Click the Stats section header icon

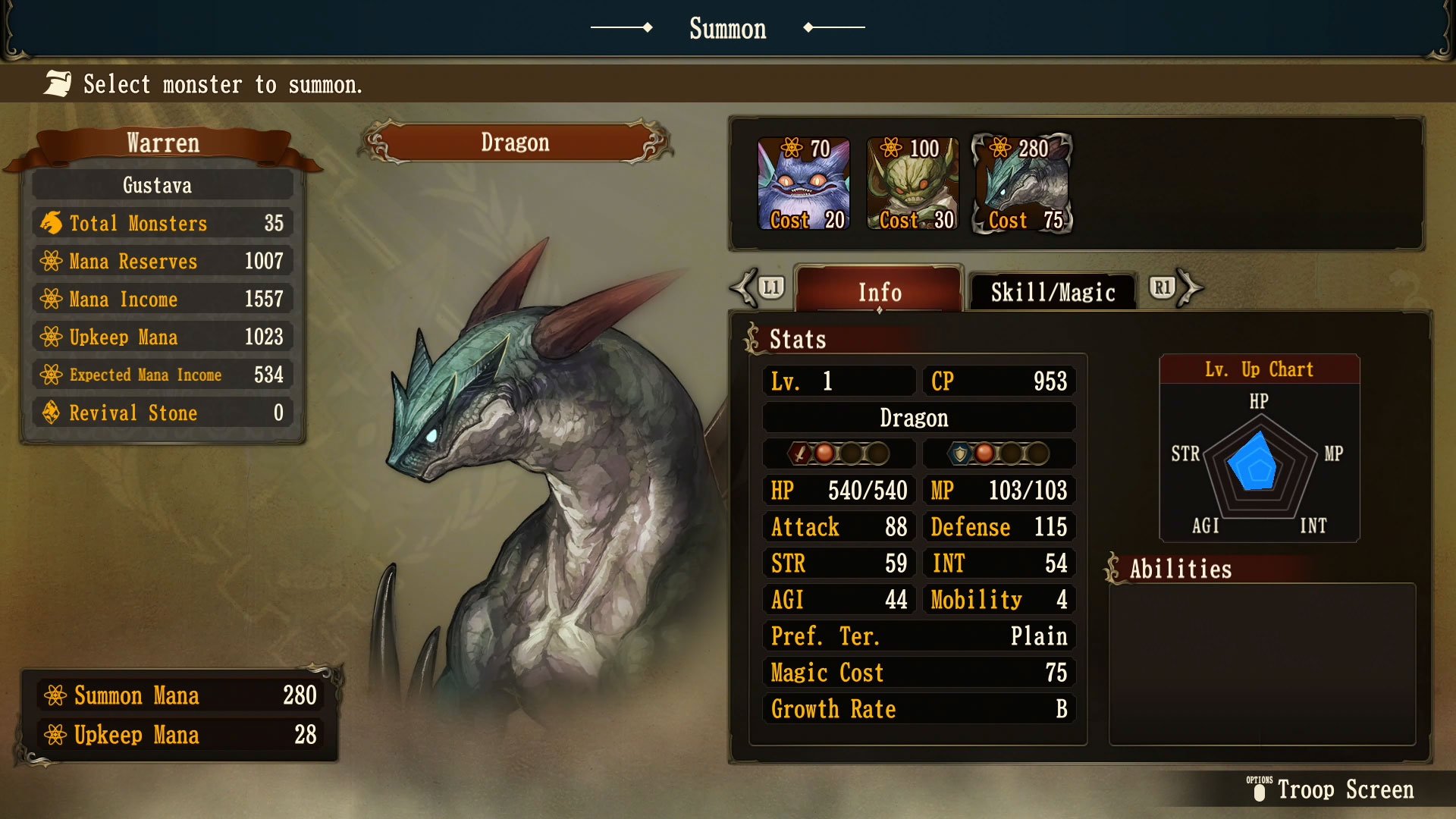coord(752,337)
